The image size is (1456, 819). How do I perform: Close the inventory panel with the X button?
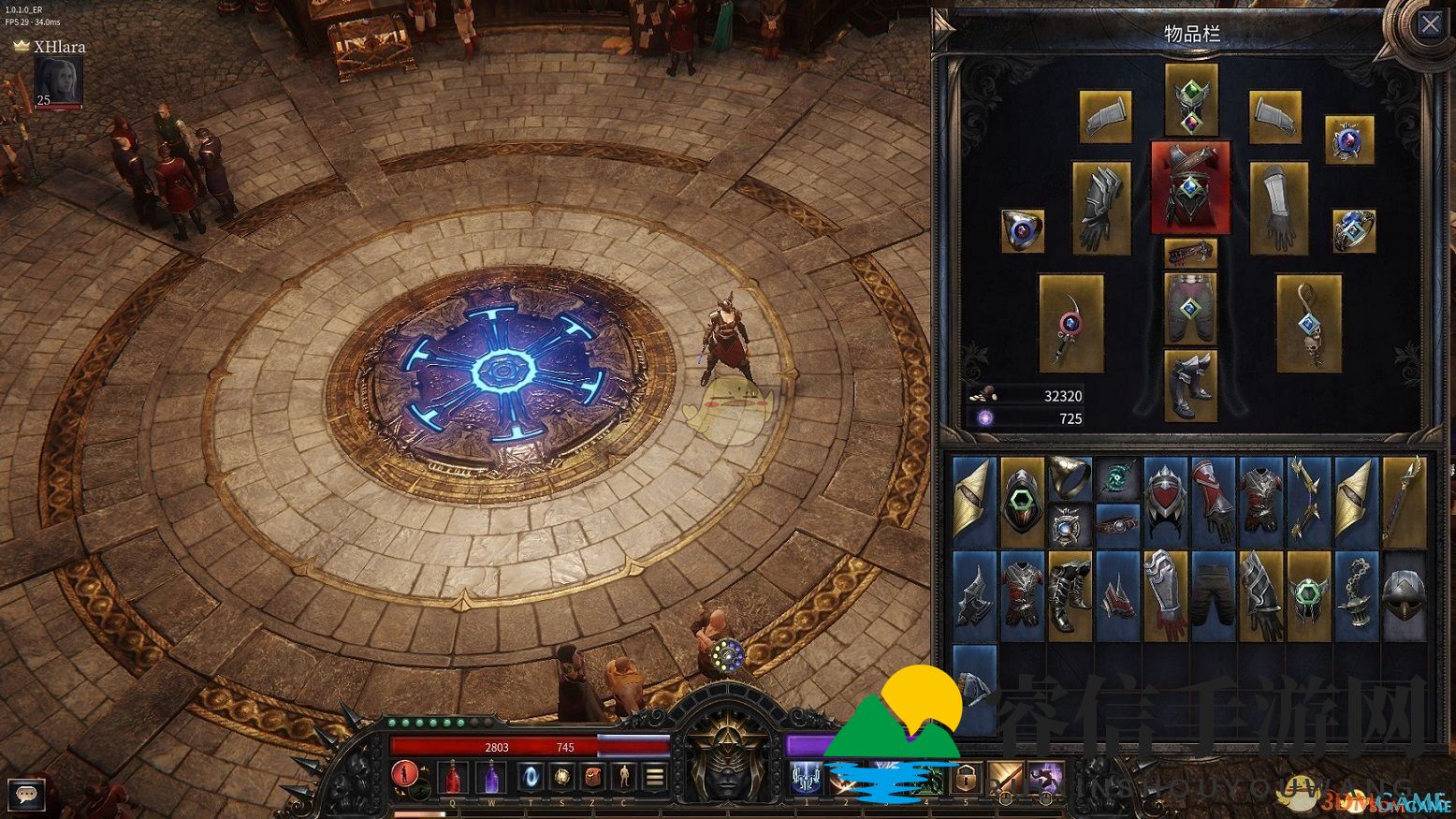(x=1430, y=24)
